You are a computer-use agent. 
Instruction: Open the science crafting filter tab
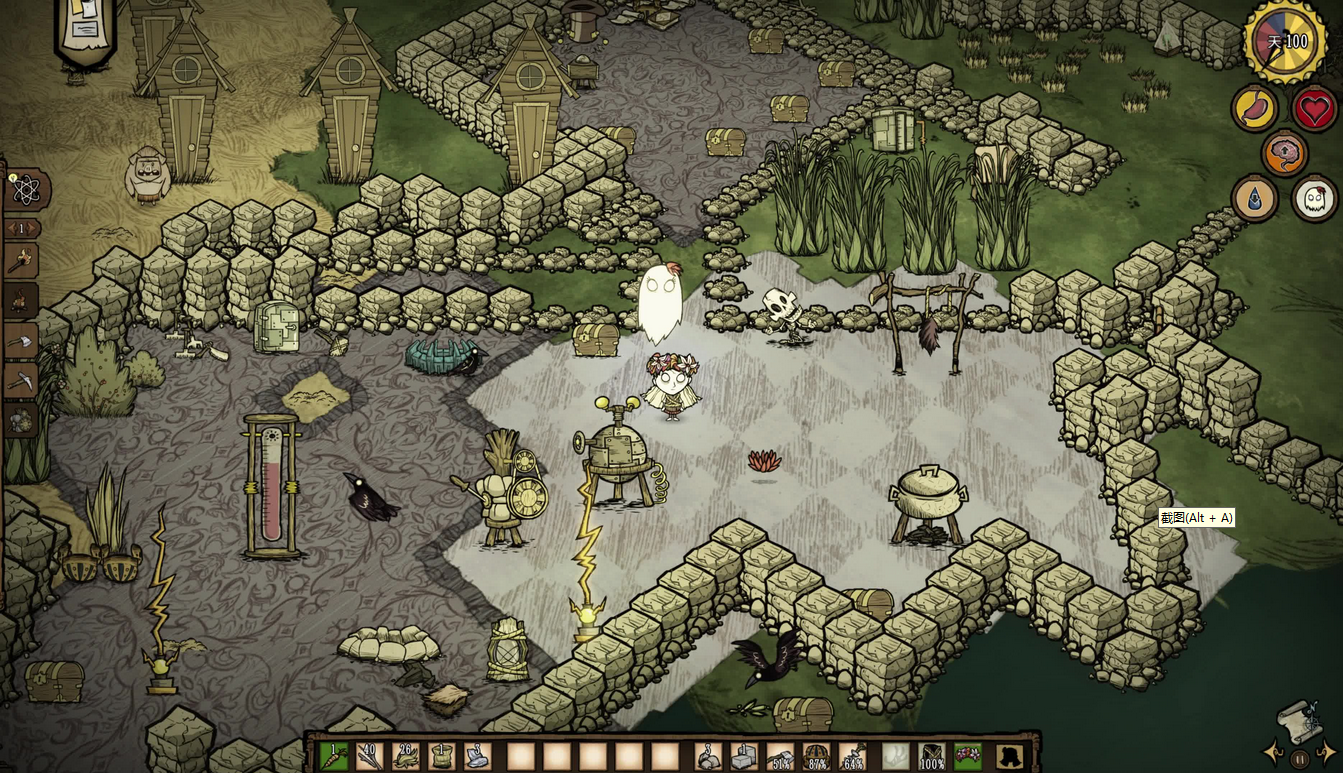pyautogui.click(x=22, y=190)
